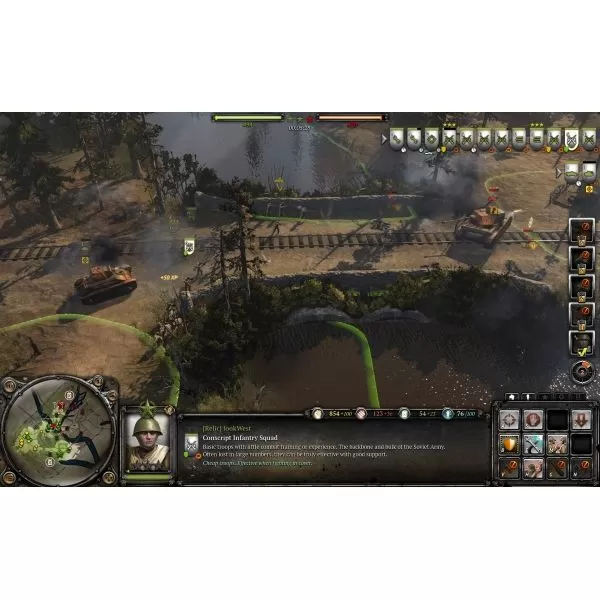Select the teal crossed-tools build ability
The width and height of the screenshot is (600, 600).
(533, 445)
